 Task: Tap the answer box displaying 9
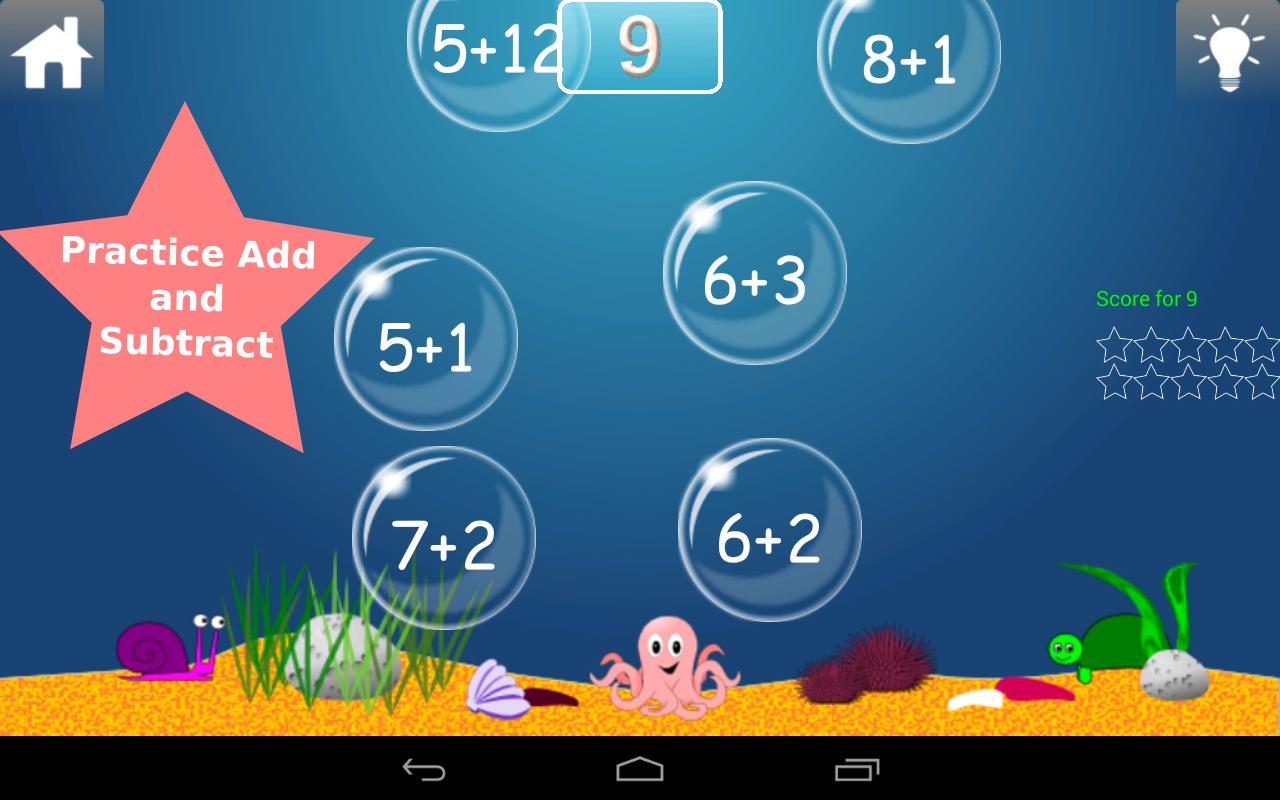pos(639,47)
